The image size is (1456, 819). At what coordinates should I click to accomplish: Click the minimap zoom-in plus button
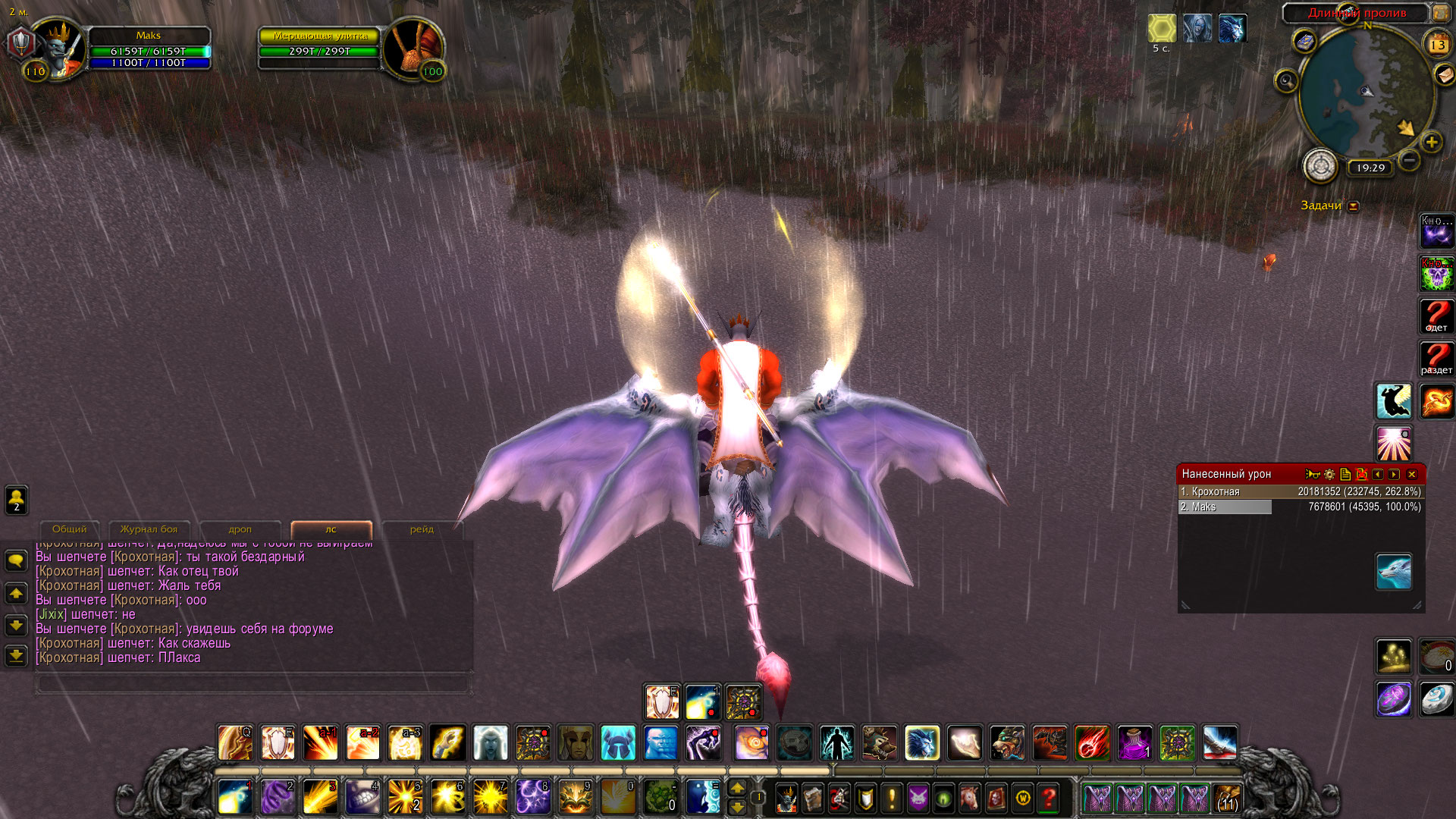1432,142
